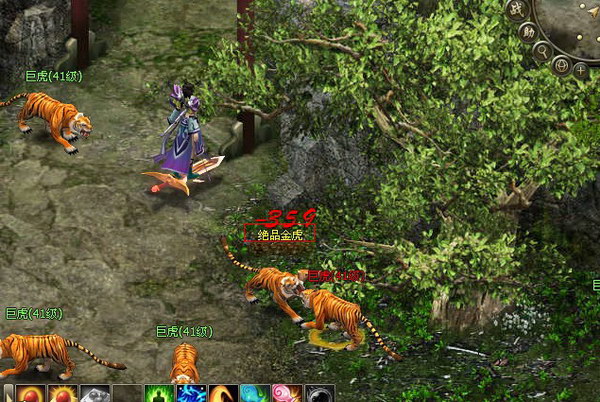
Task: Click the plus button beside the minimap
Action: [581, 69]
